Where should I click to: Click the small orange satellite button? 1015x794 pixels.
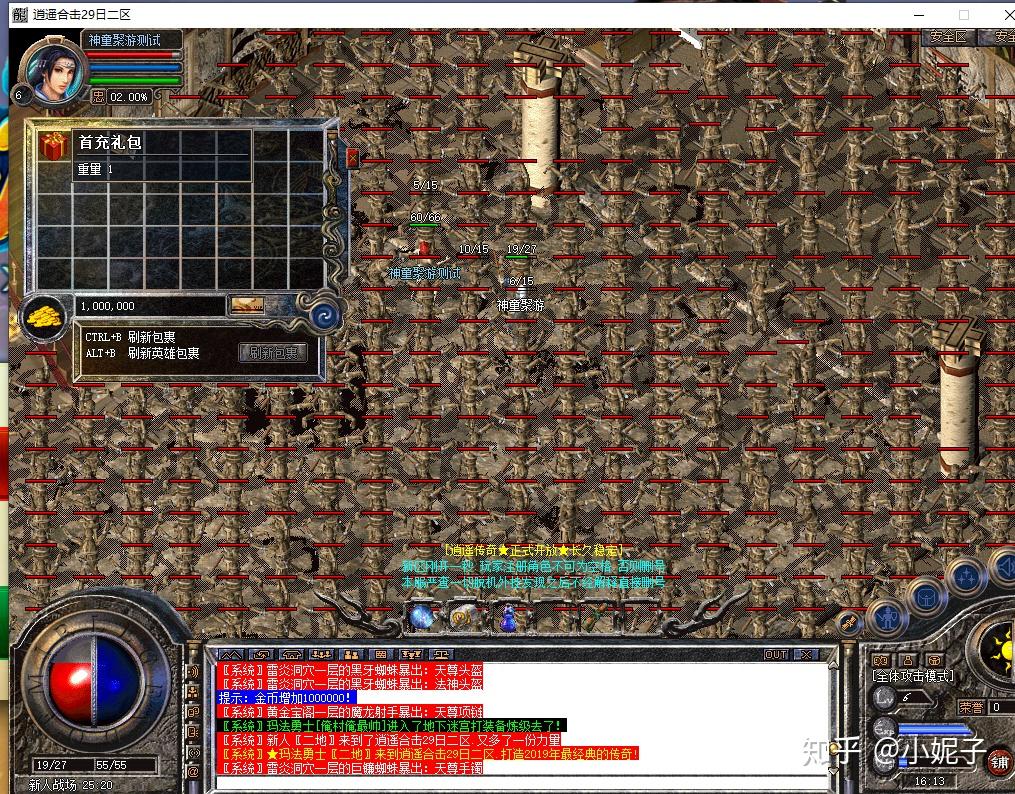847,622
